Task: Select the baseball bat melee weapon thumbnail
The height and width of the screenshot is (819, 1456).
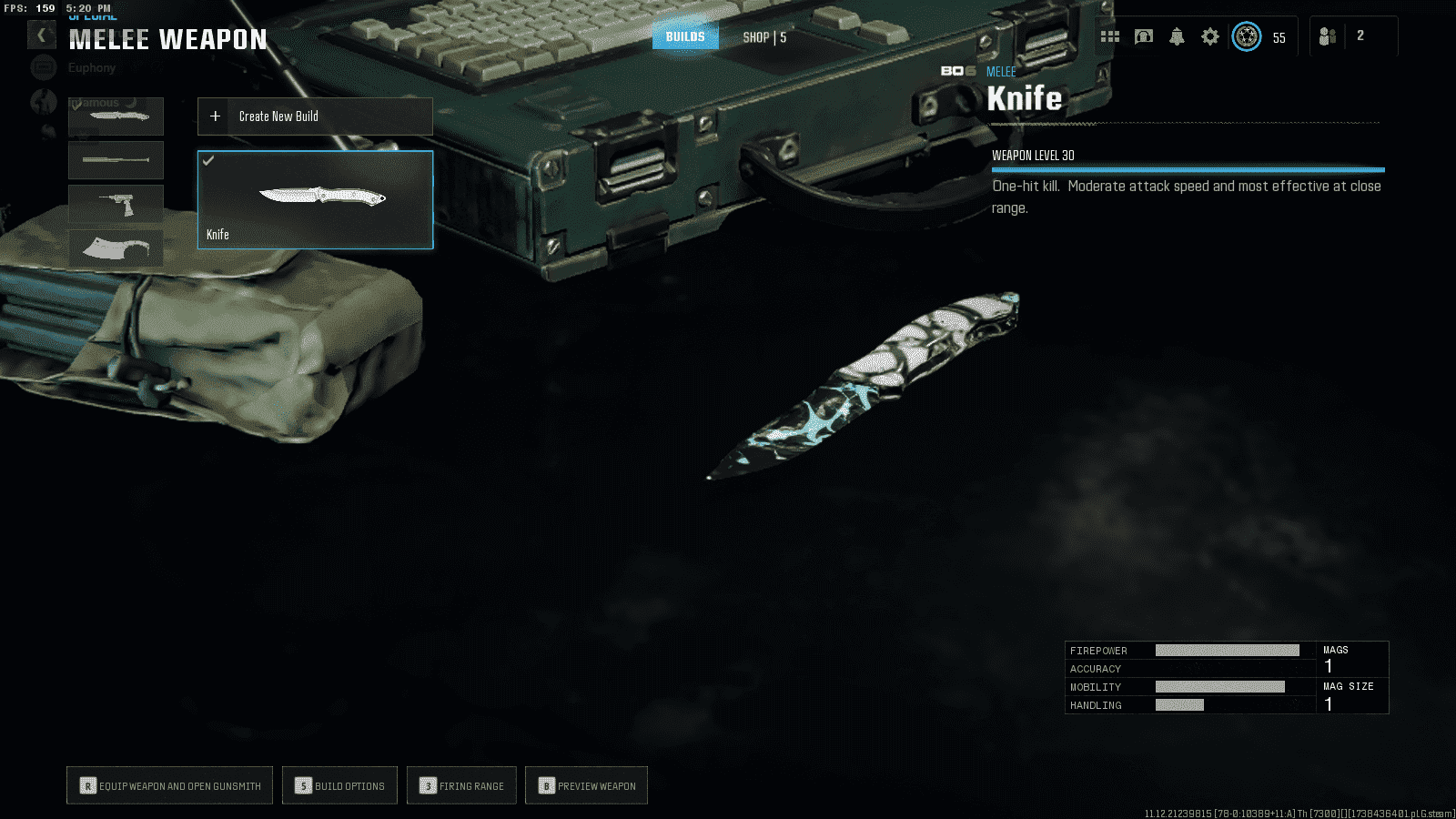Action: click(x=116, y=160)
